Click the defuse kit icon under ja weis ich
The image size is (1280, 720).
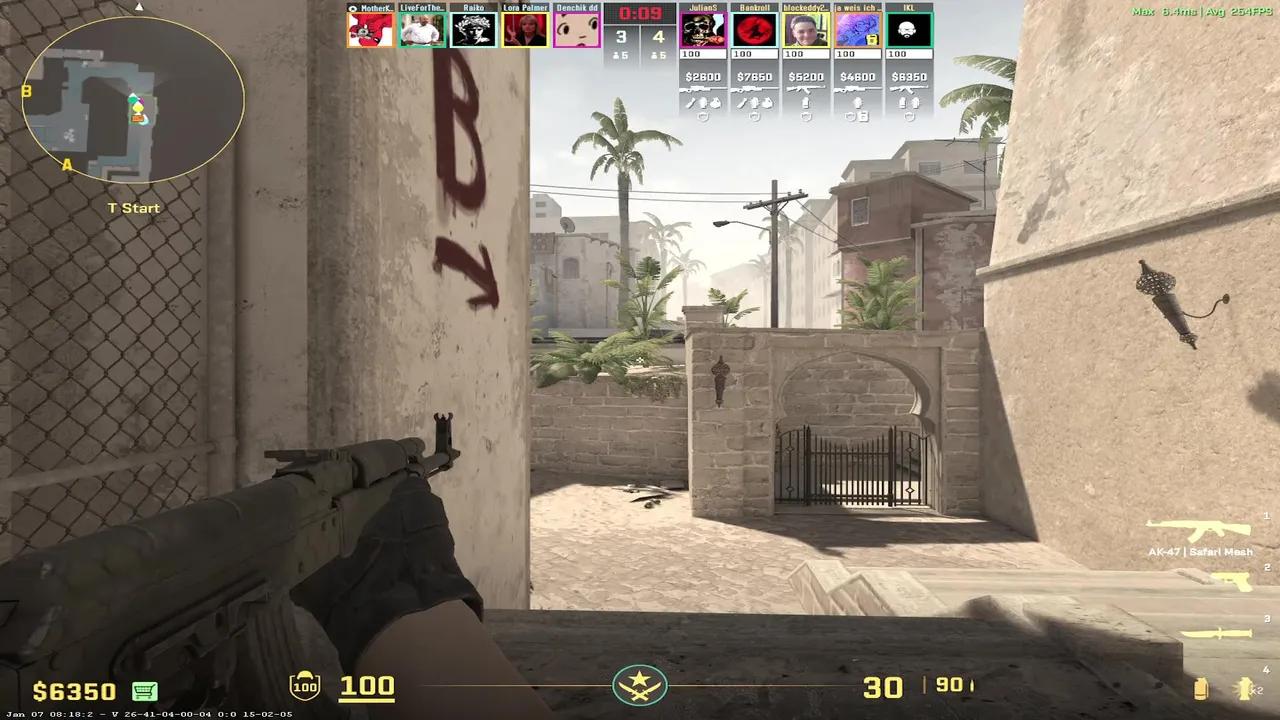pos(863,118)
